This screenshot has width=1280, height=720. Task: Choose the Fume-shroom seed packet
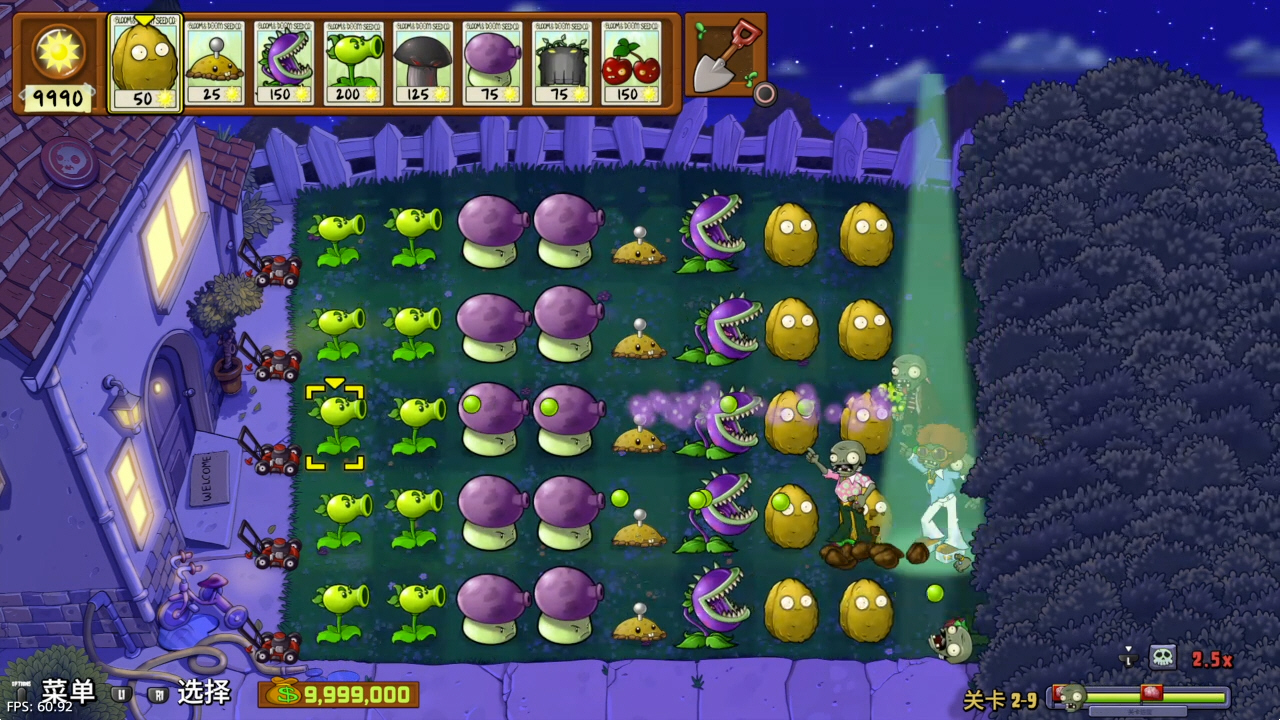coord(492,64)
